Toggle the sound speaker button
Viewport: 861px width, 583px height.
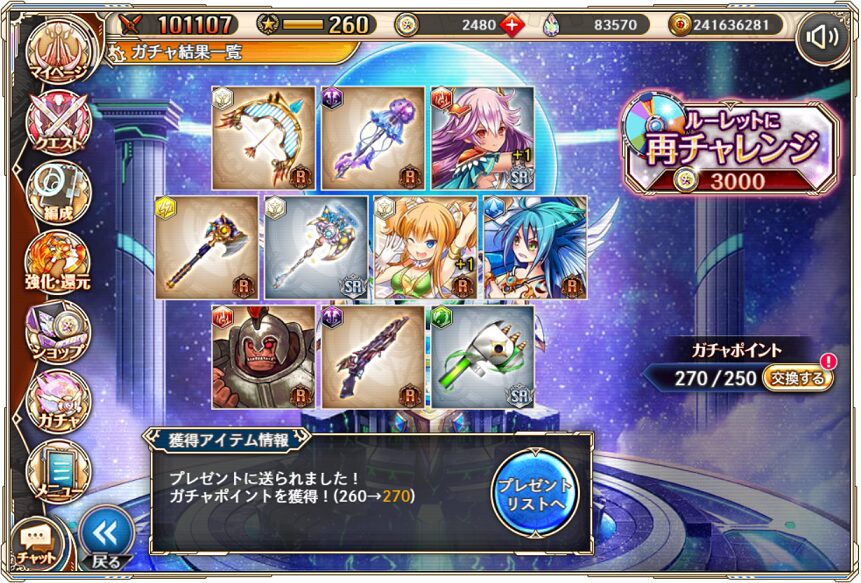coord(822,37)
